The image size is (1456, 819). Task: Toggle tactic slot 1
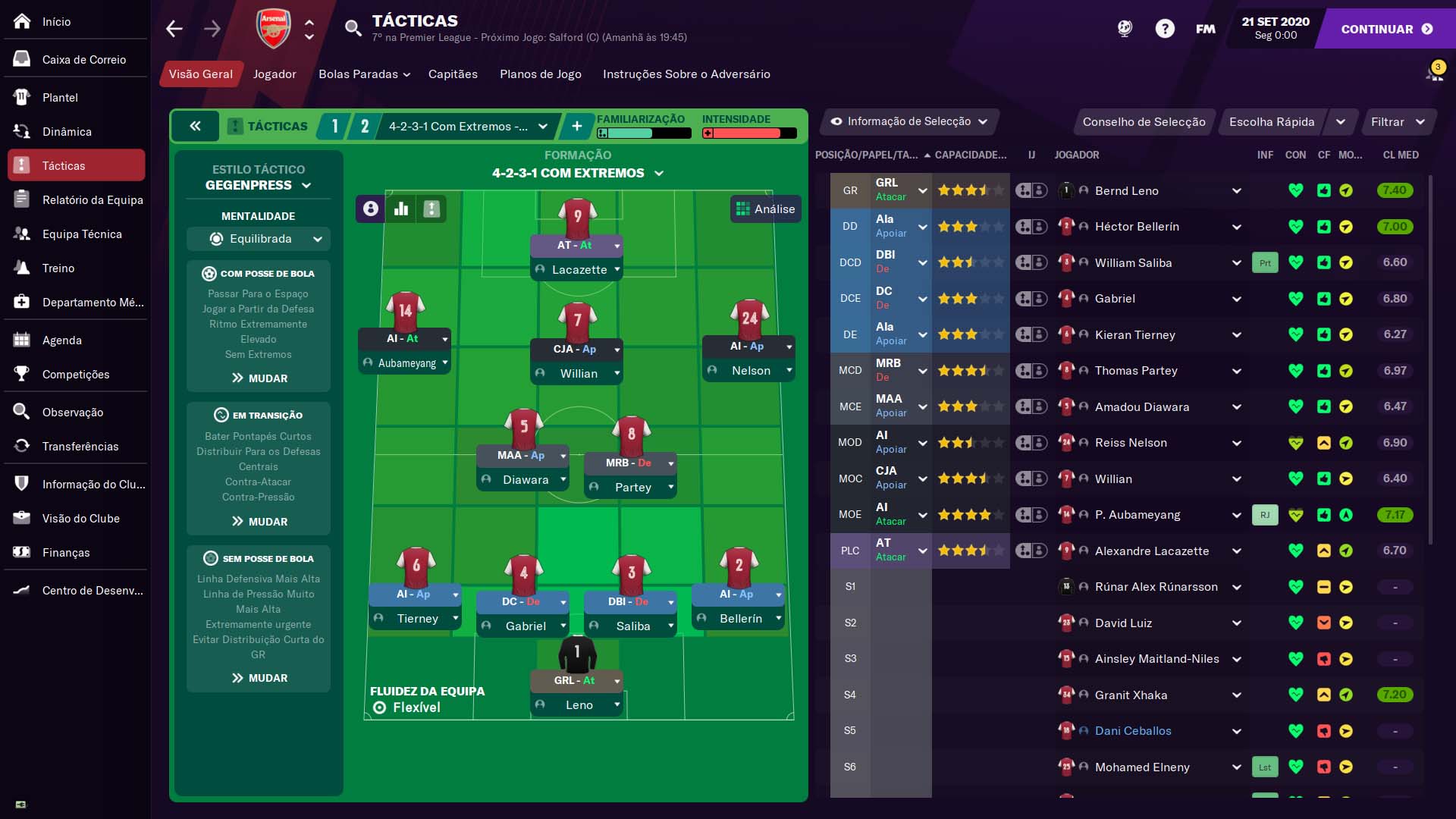tap(334, 126)
